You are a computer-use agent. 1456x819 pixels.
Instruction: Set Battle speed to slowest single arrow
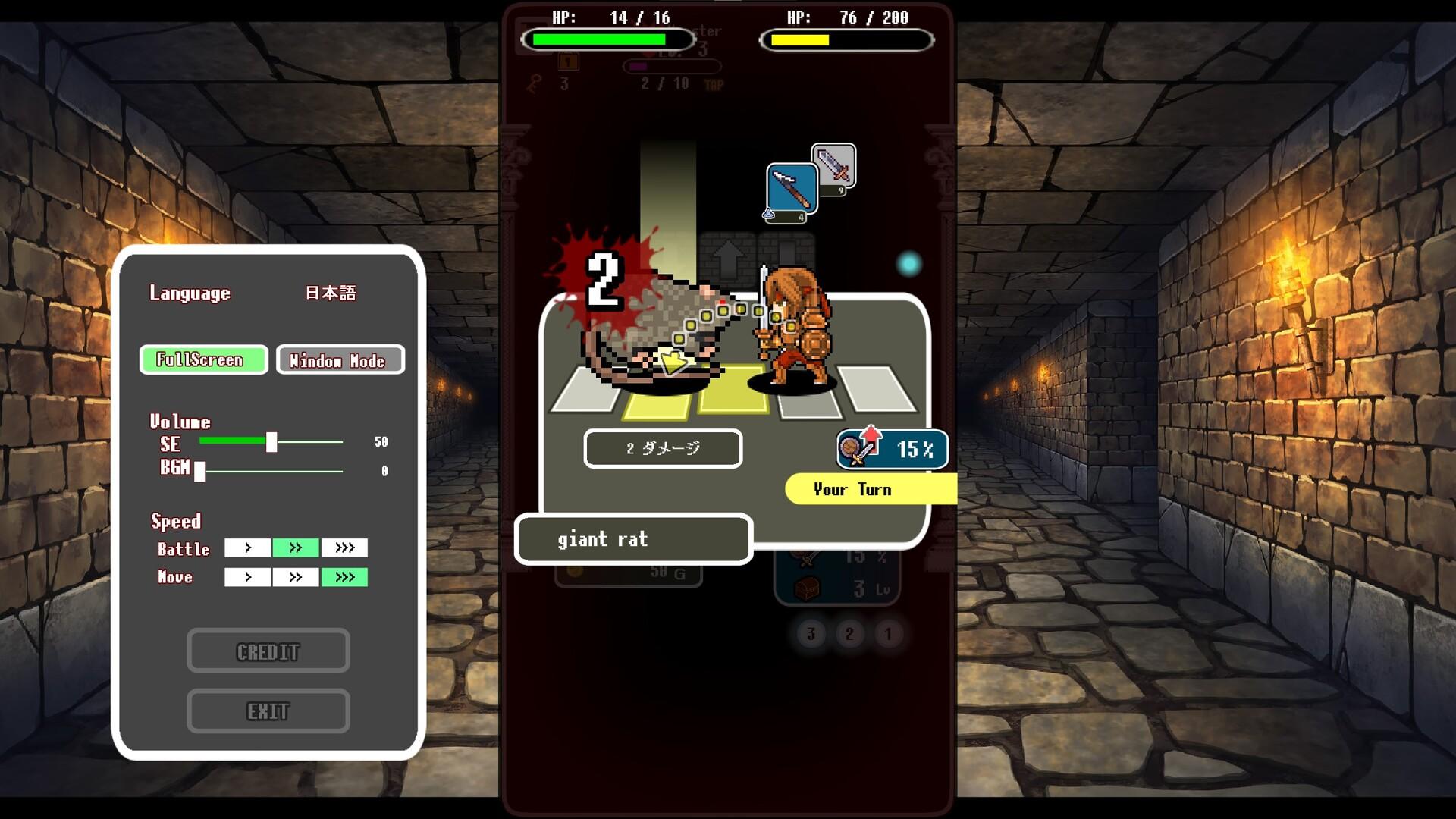247,548
